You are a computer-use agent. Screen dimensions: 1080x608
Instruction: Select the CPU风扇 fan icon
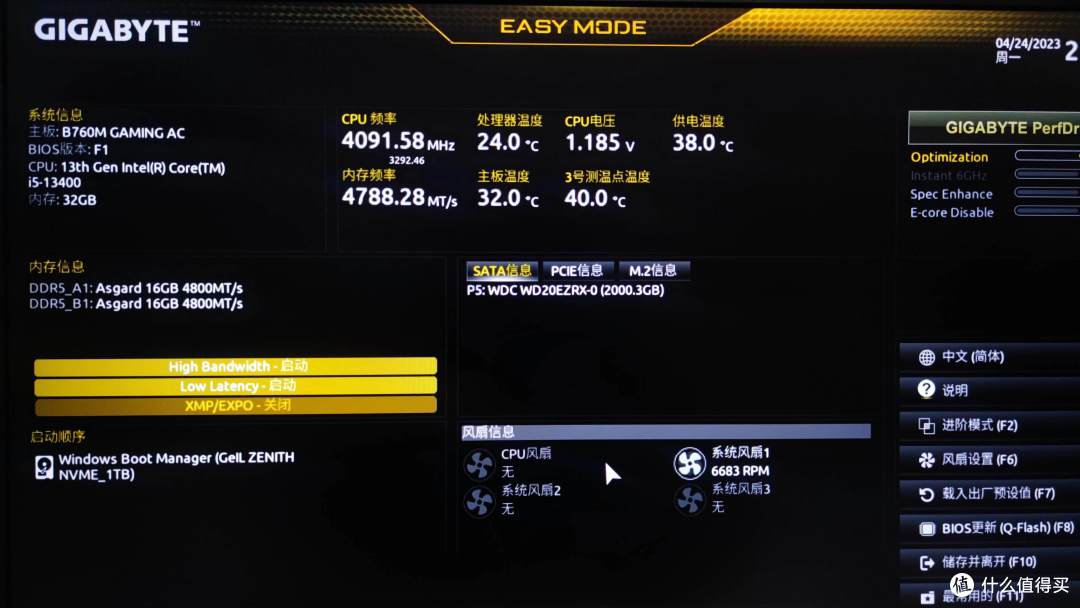coord(480,463)
